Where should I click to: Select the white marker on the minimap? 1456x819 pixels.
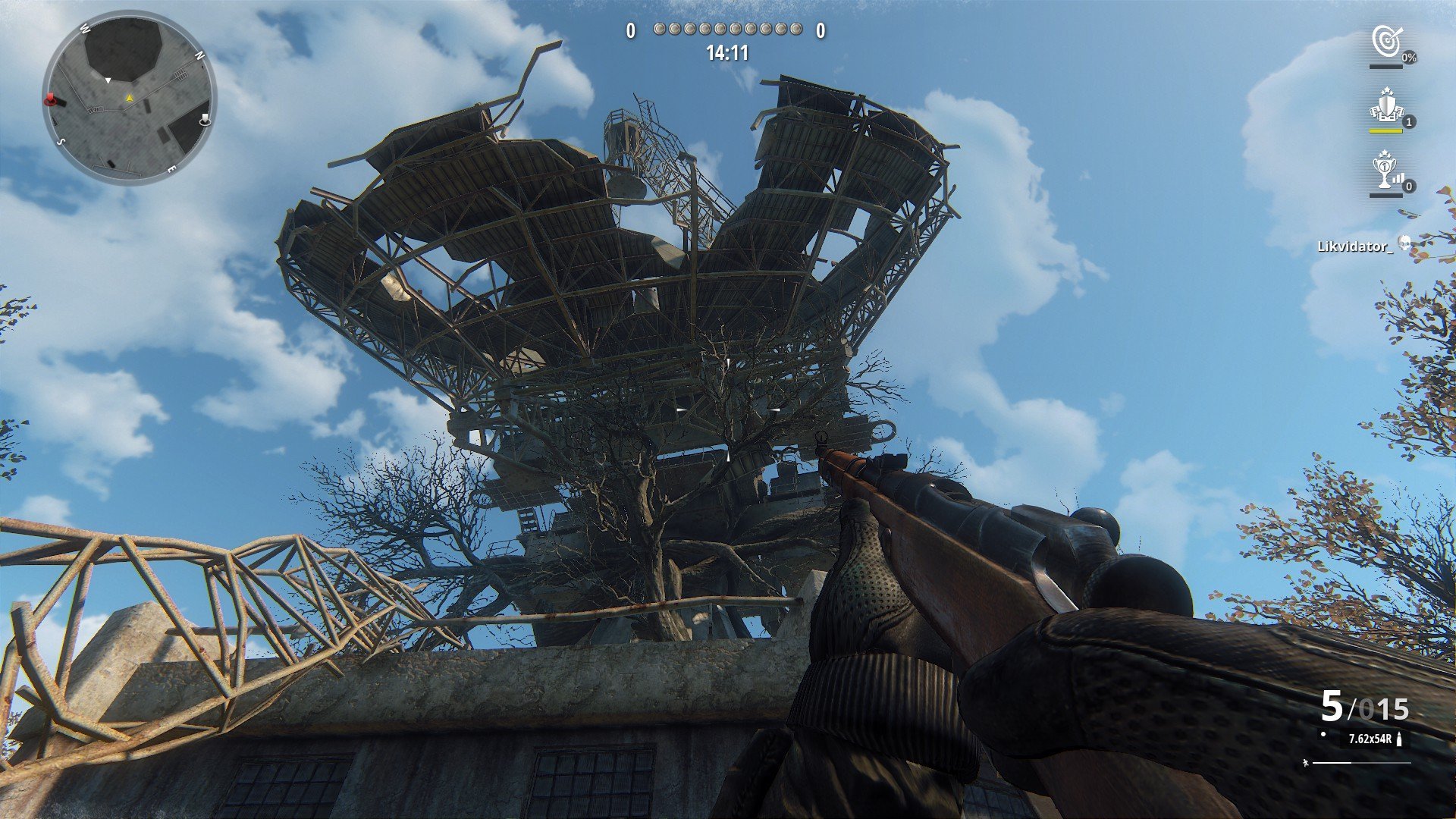click(205, 120)
